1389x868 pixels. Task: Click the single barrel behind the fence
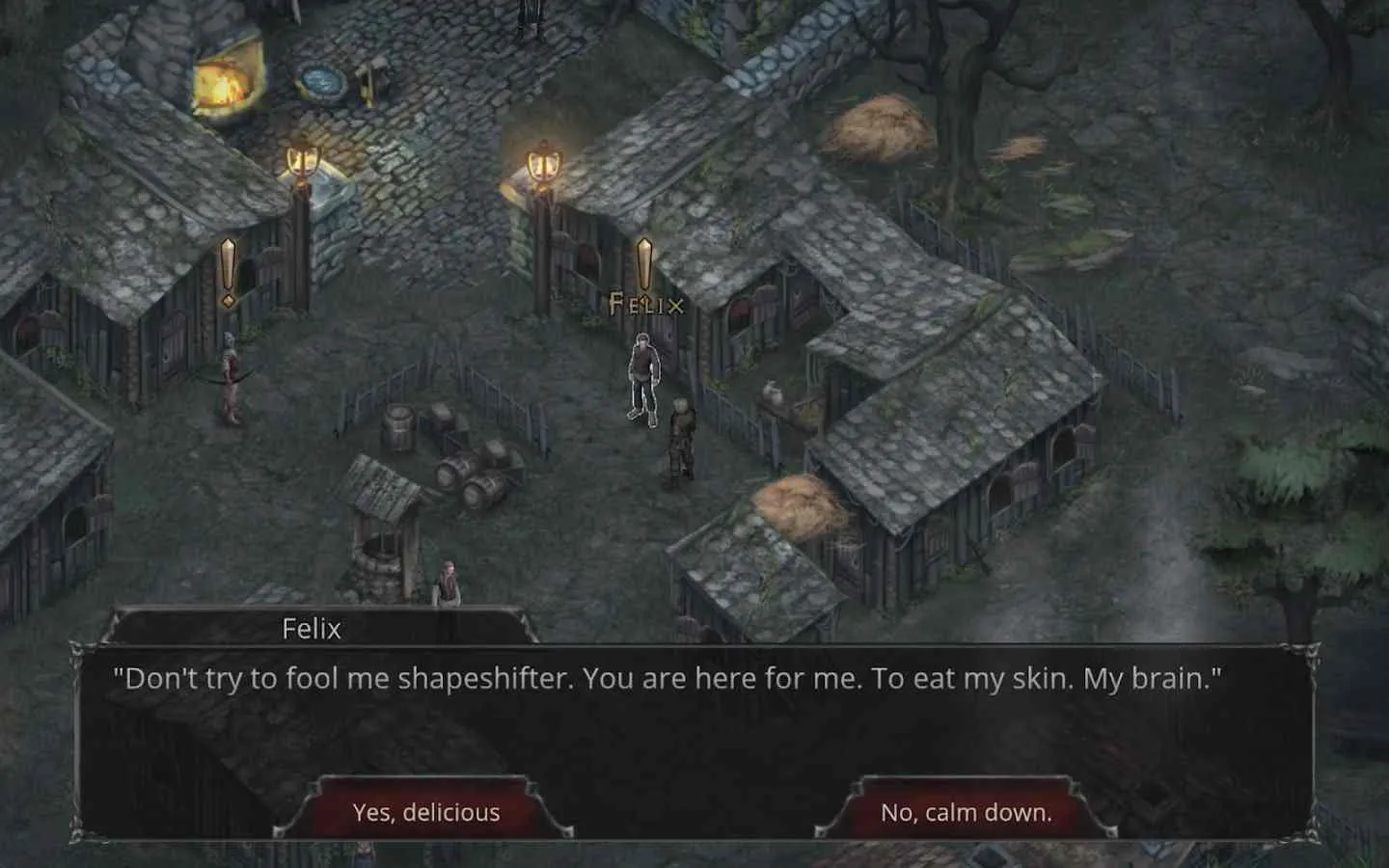(399, 429)
